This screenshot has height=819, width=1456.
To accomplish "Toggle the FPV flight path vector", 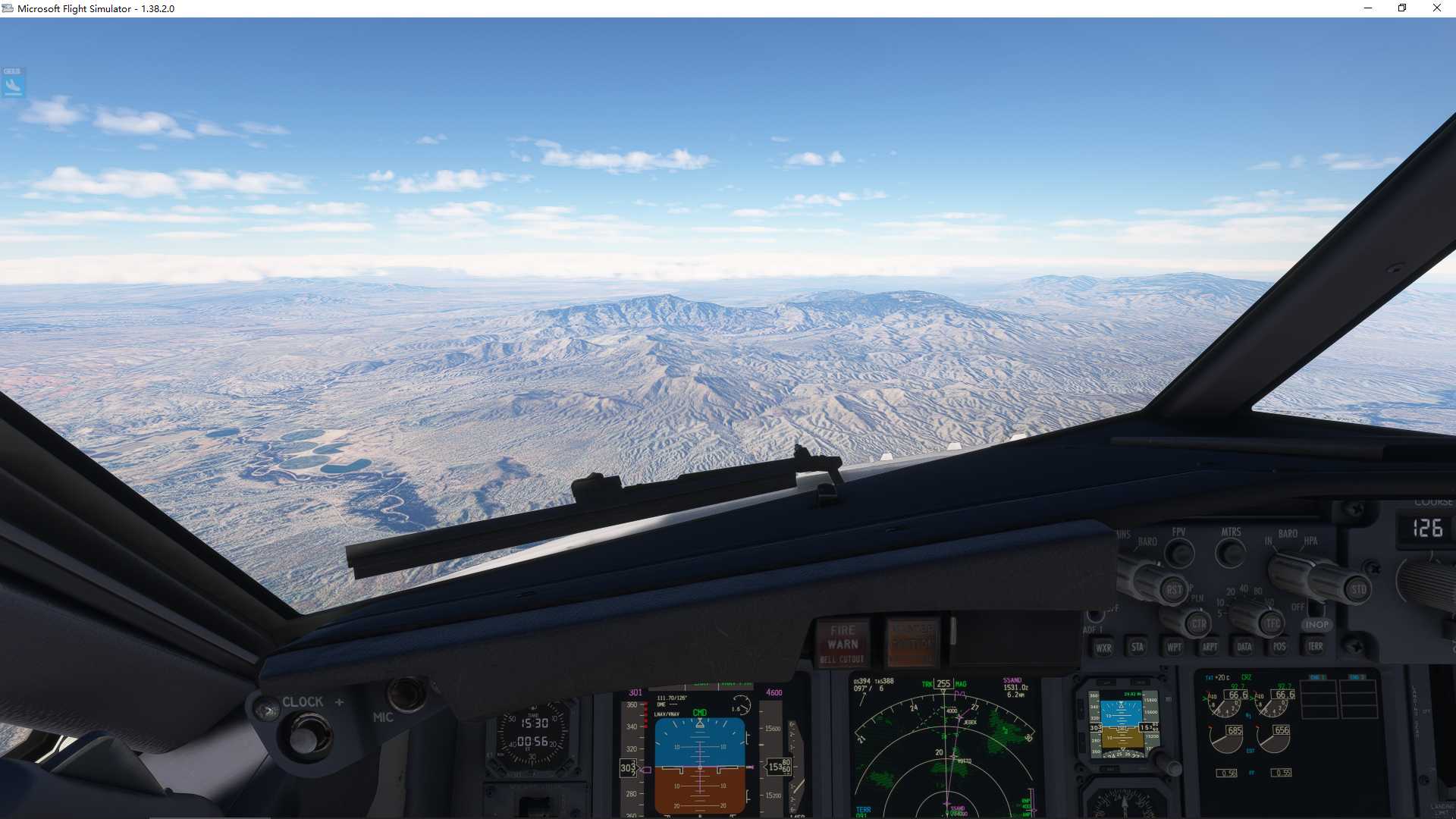I will pyautogui.click(x=1179, y=551).
